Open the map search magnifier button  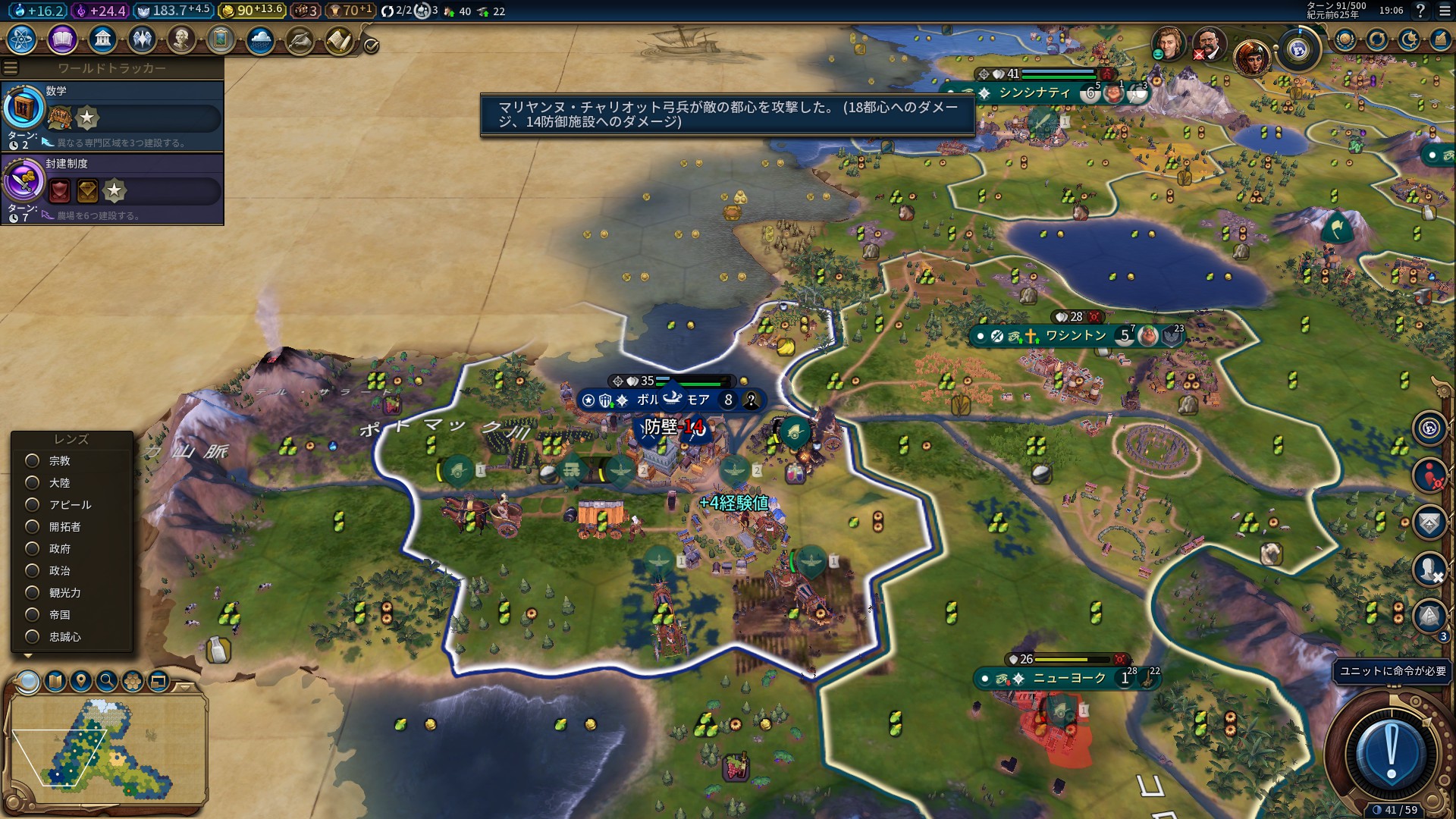point(107,681)
